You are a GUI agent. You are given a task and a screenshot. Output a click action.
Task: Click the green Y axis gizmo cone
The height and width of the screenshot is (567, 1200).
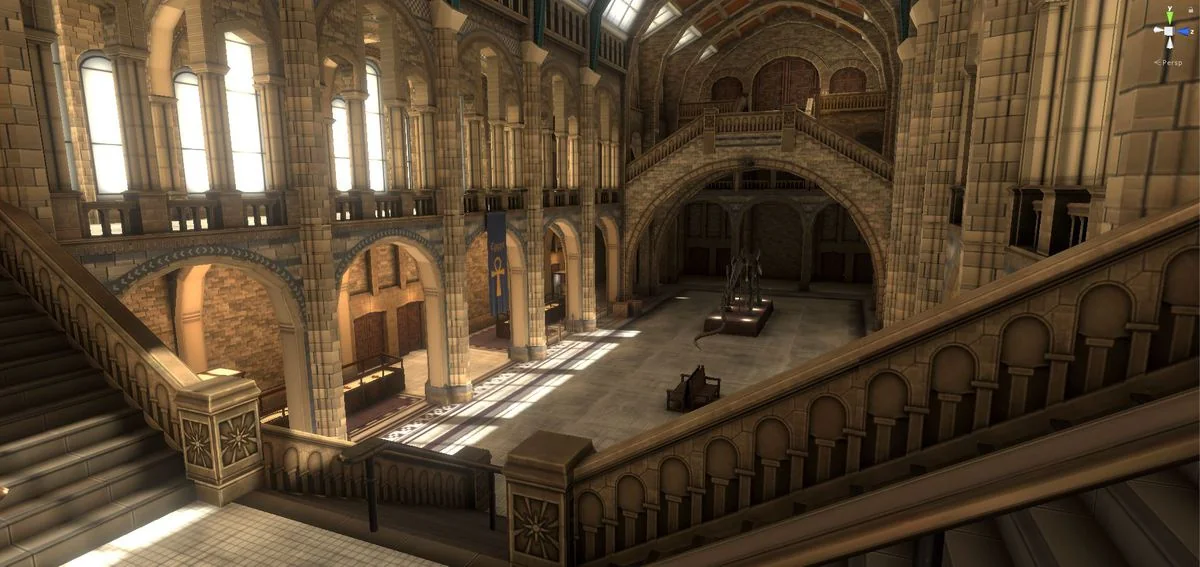(1169, 17)
